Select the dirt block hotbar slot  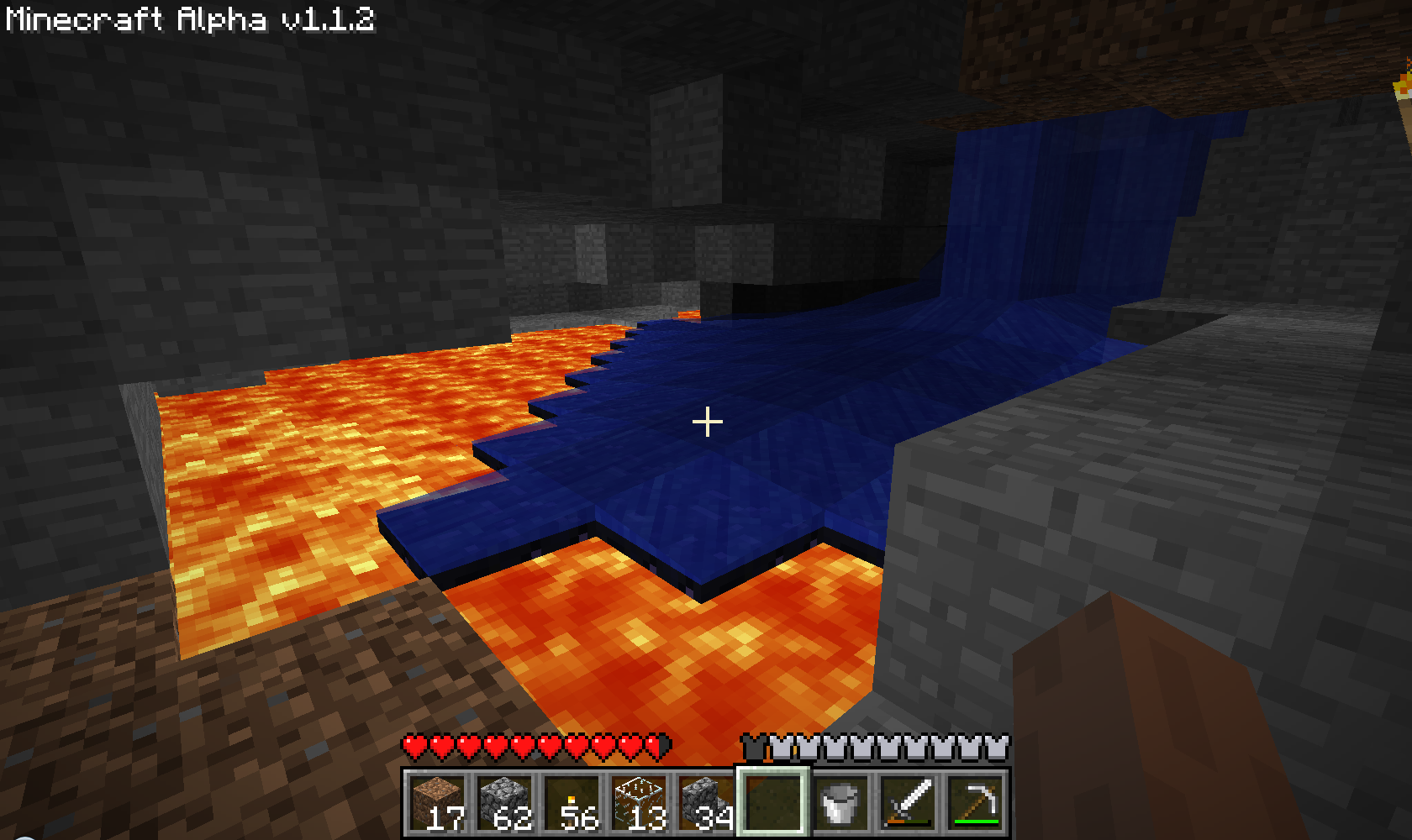(437, 802)
